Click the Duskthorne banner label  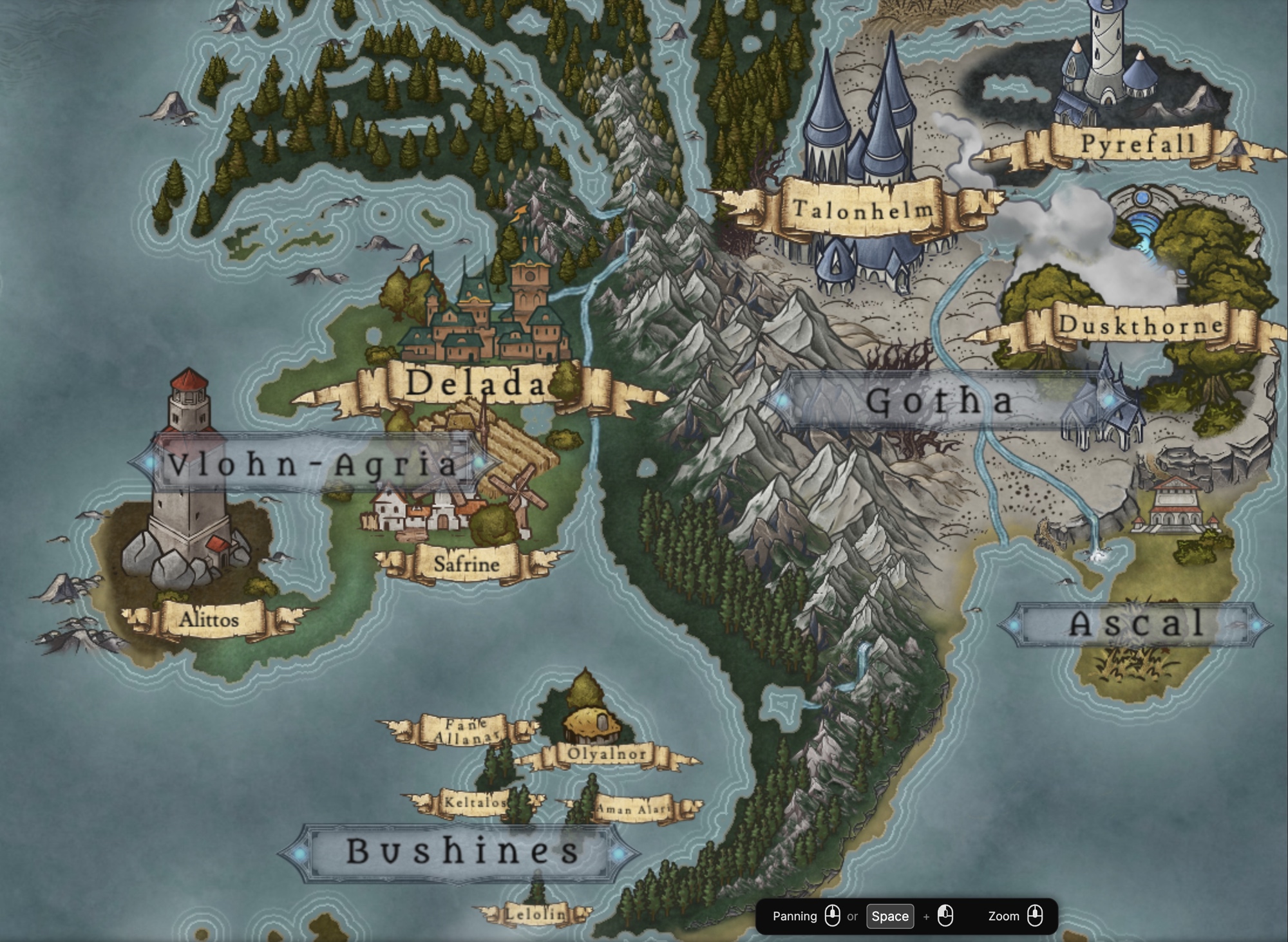point(1140,325)
